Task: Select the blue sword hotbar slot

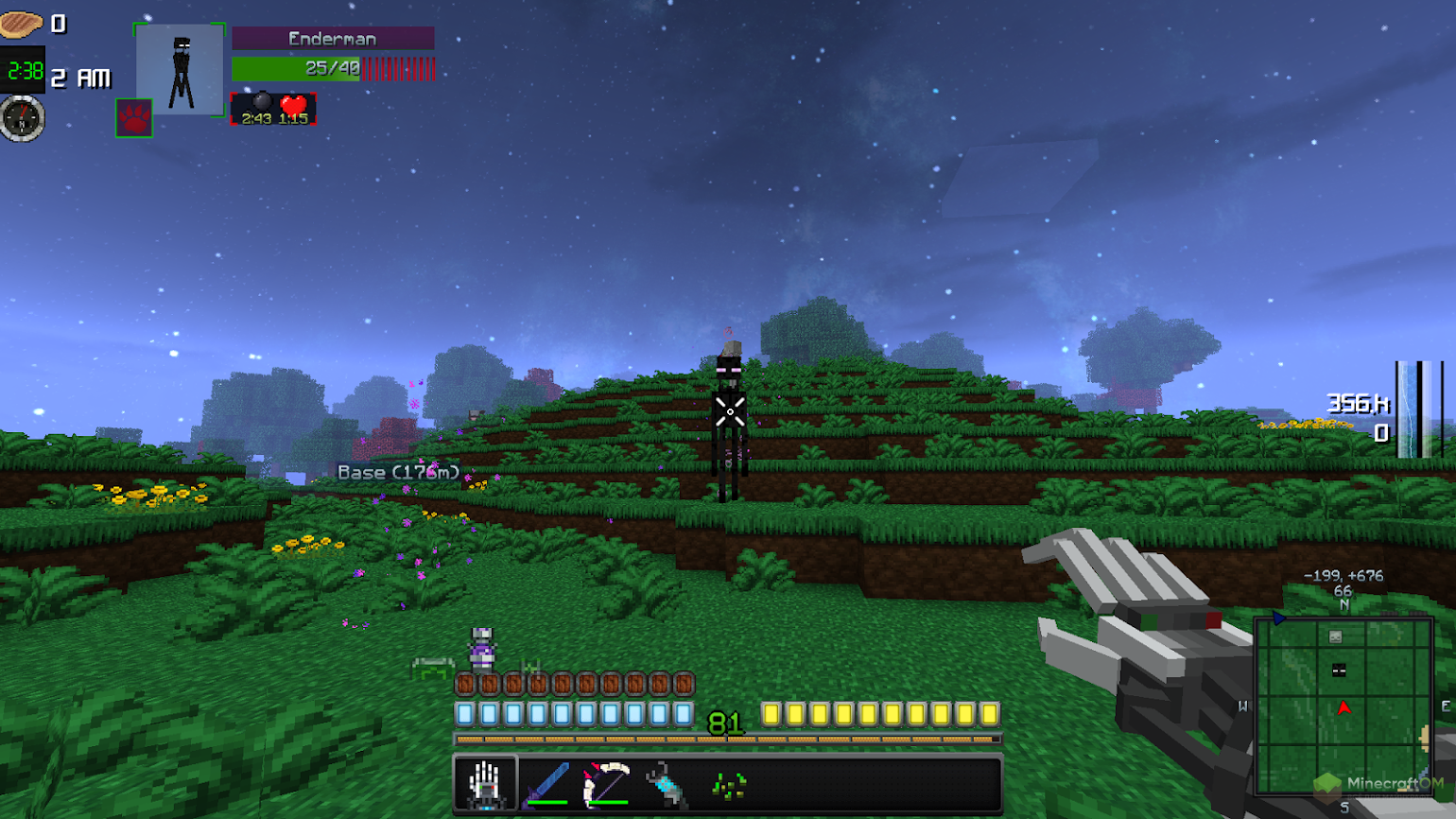Action: [x=546, y=784]
